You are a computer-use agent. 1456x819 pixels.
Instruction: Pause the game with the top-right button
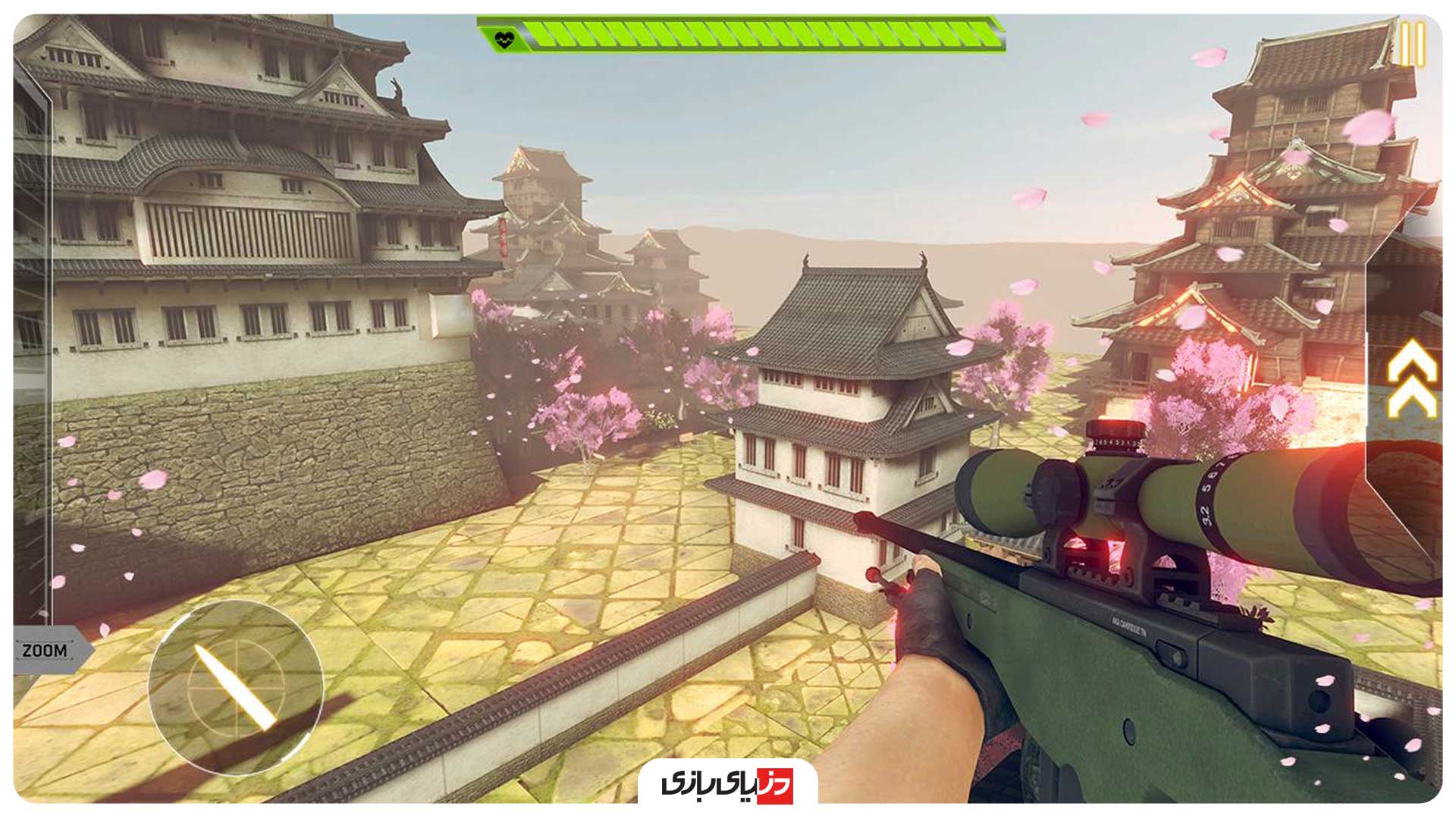tap(1411, 44)
